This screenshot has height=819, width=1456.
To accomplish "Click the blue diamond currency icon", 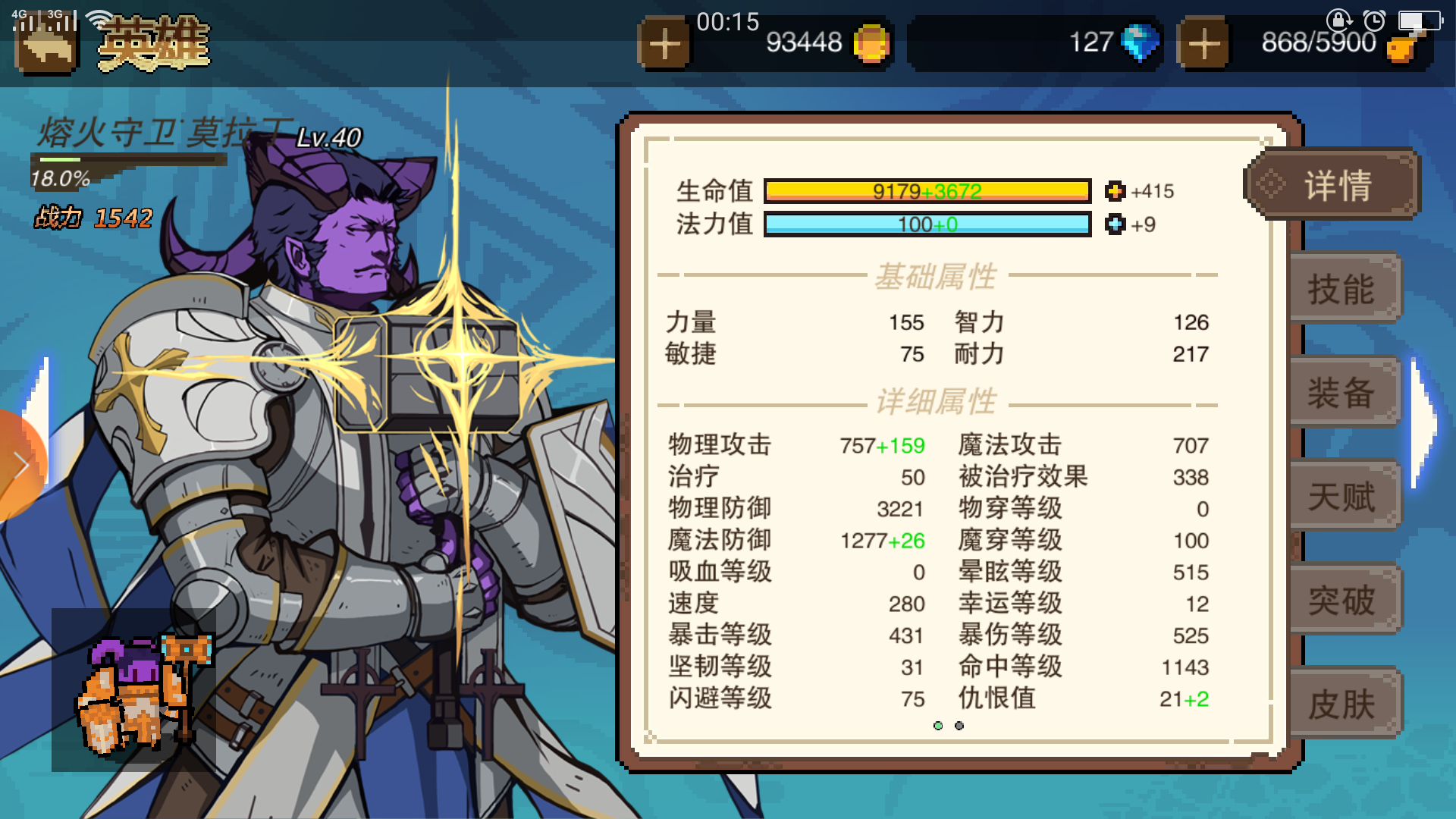I will (1140, 43).
